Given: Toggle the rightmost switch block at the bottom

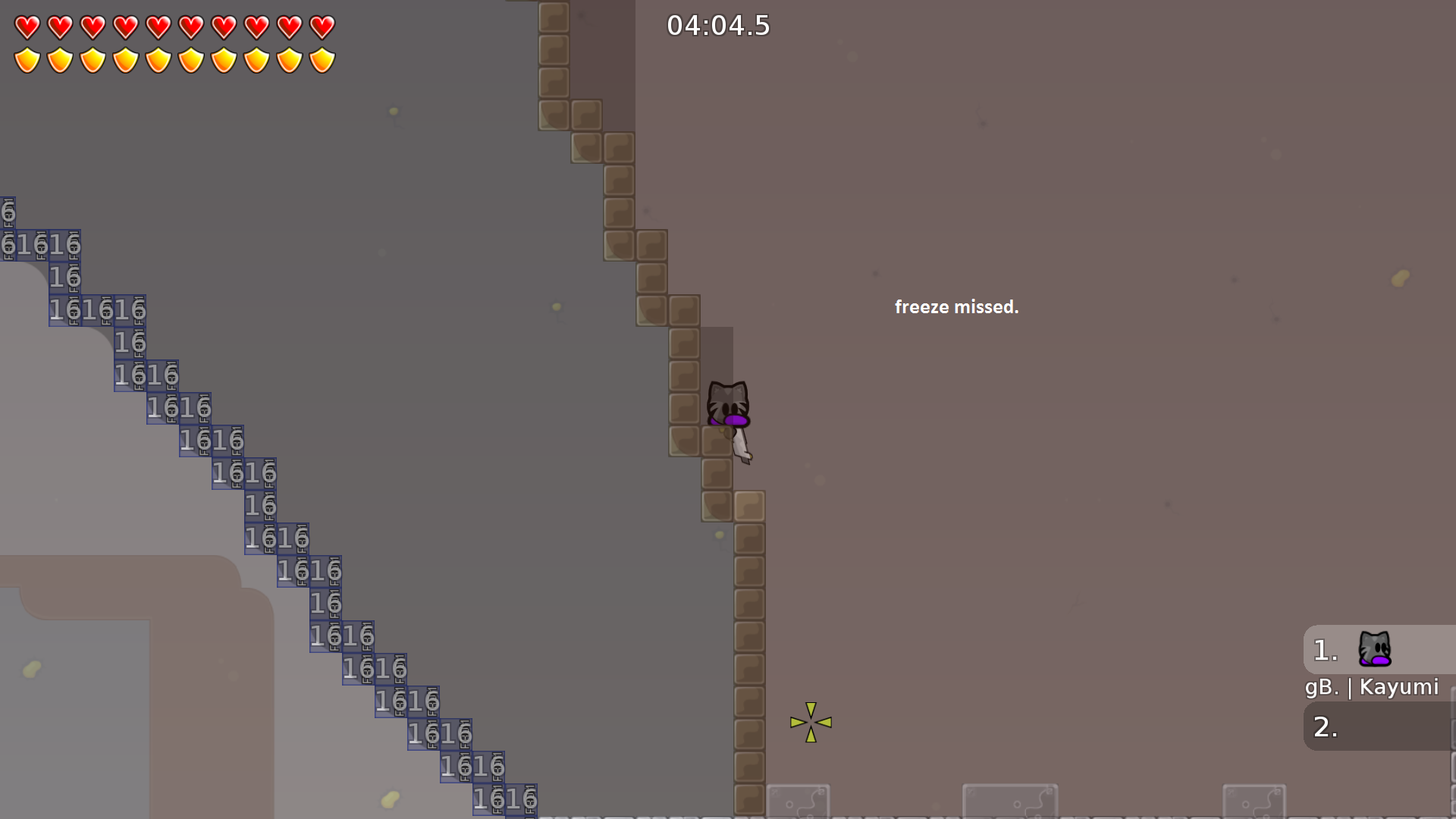Looking at the screenshot, I should (x=1256, y=802).
